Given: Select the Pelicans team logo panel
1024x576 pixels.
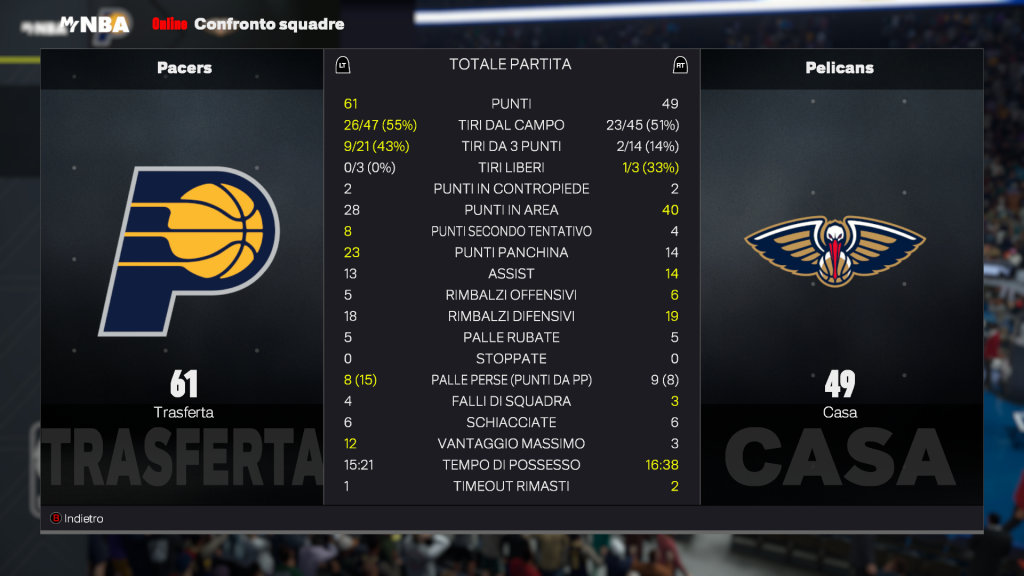Looking at the screenshot, I should (x=838, y=251).
